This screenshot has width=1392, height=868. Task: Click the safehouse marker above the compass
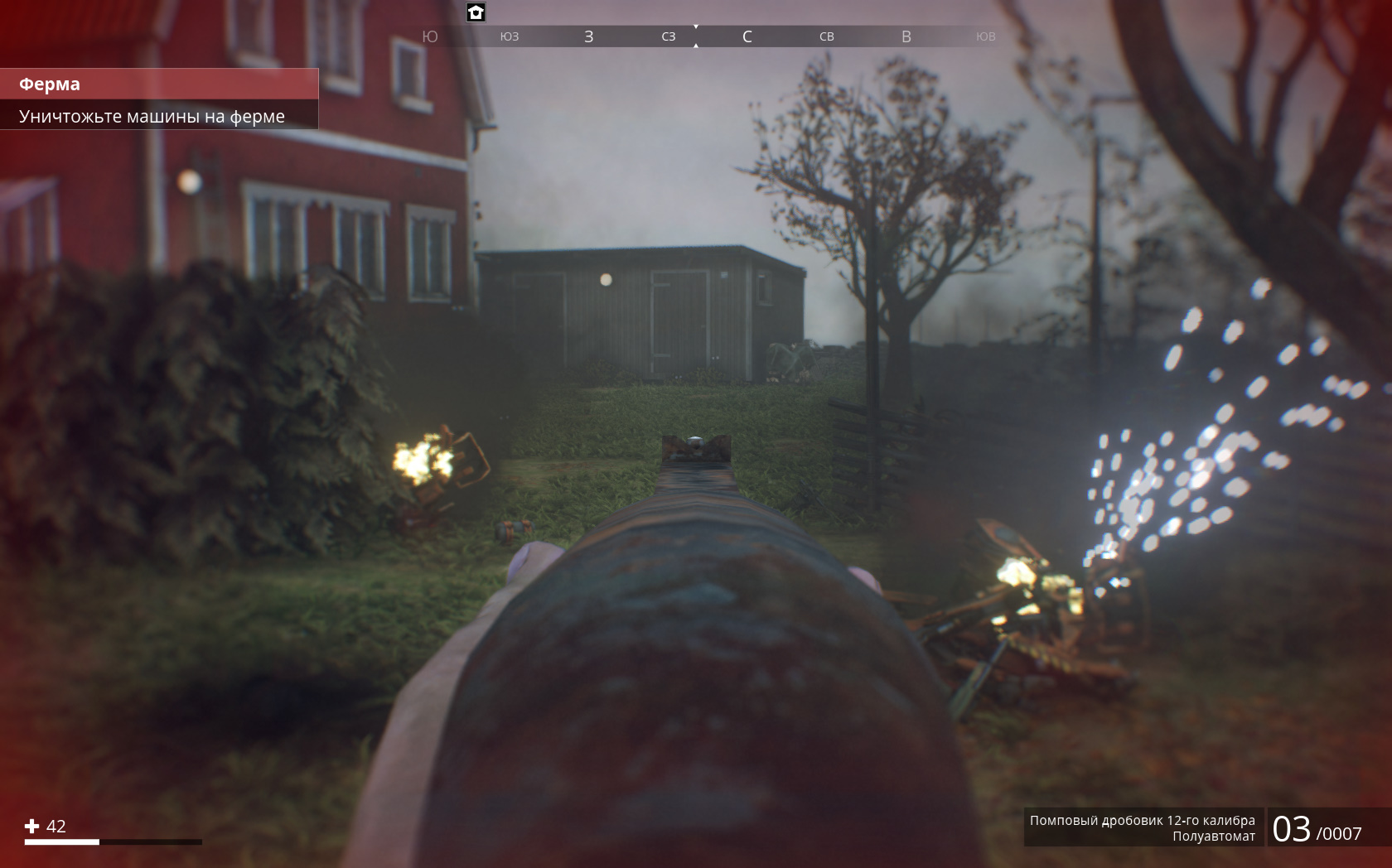click(x=476, y=12)
